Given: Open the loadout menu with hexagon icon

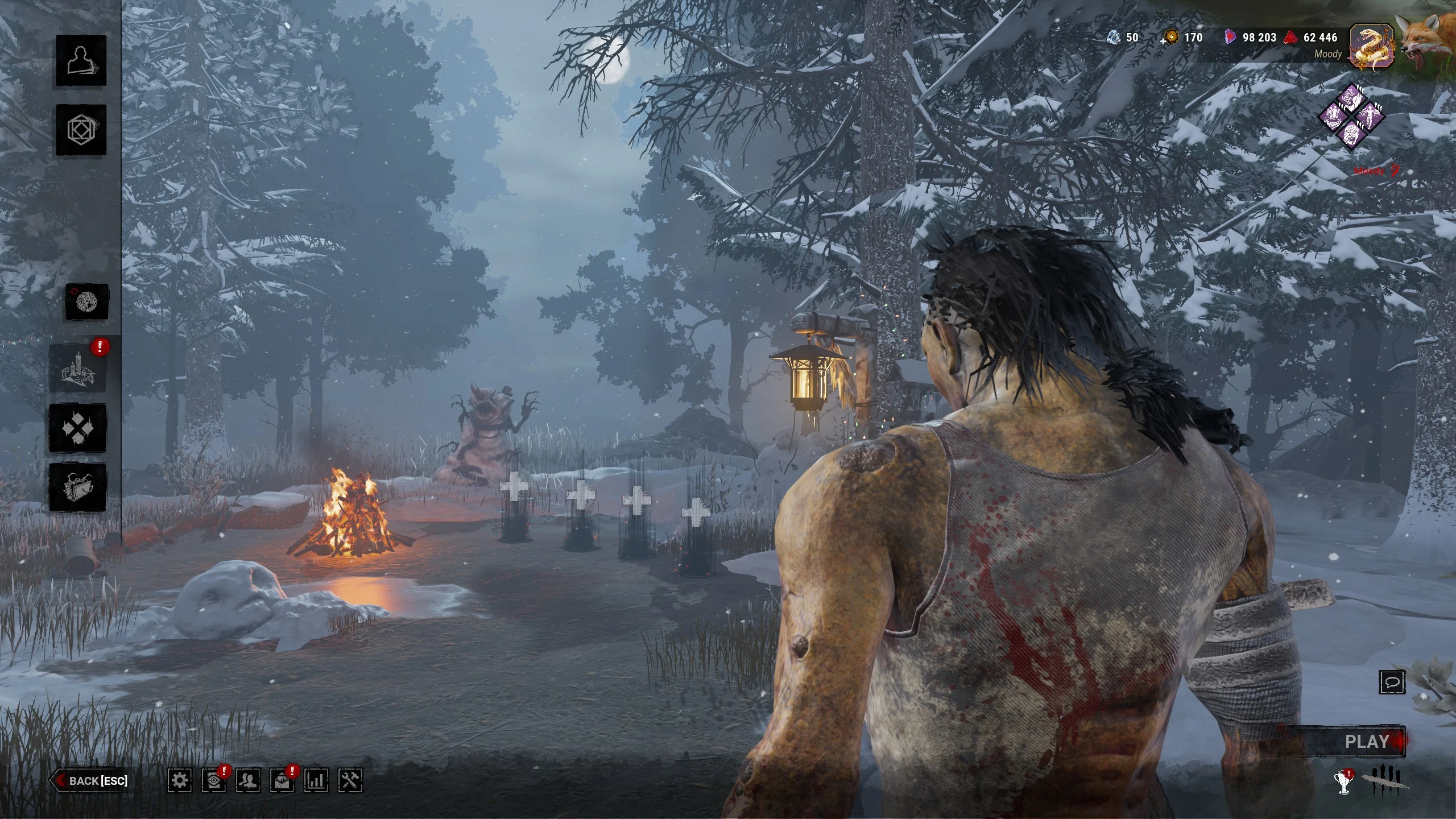Looking at the screenshot, I should pos(81,130).
